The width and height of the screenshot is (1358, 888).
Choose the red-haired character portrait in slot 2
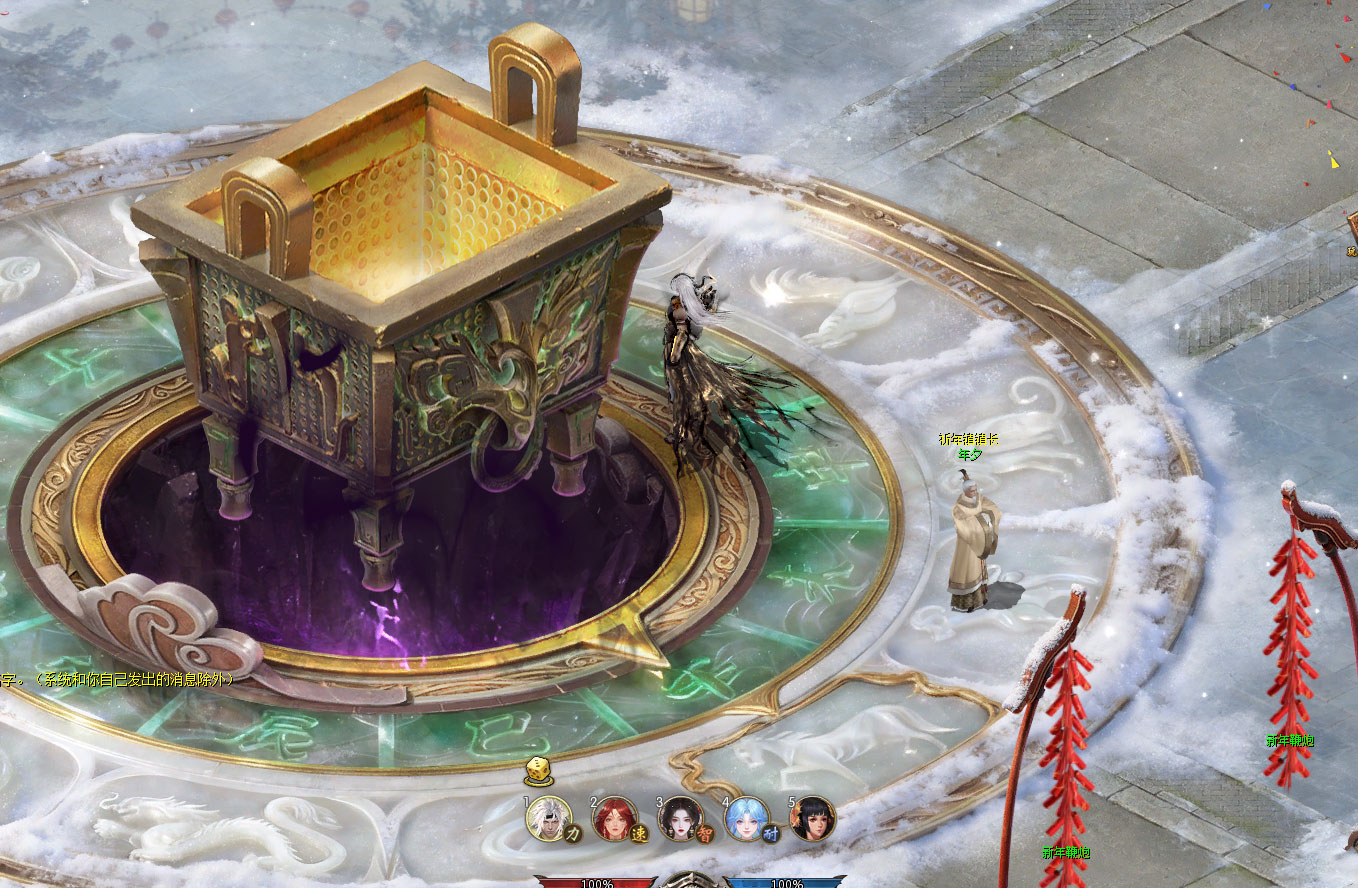point(615,819)
